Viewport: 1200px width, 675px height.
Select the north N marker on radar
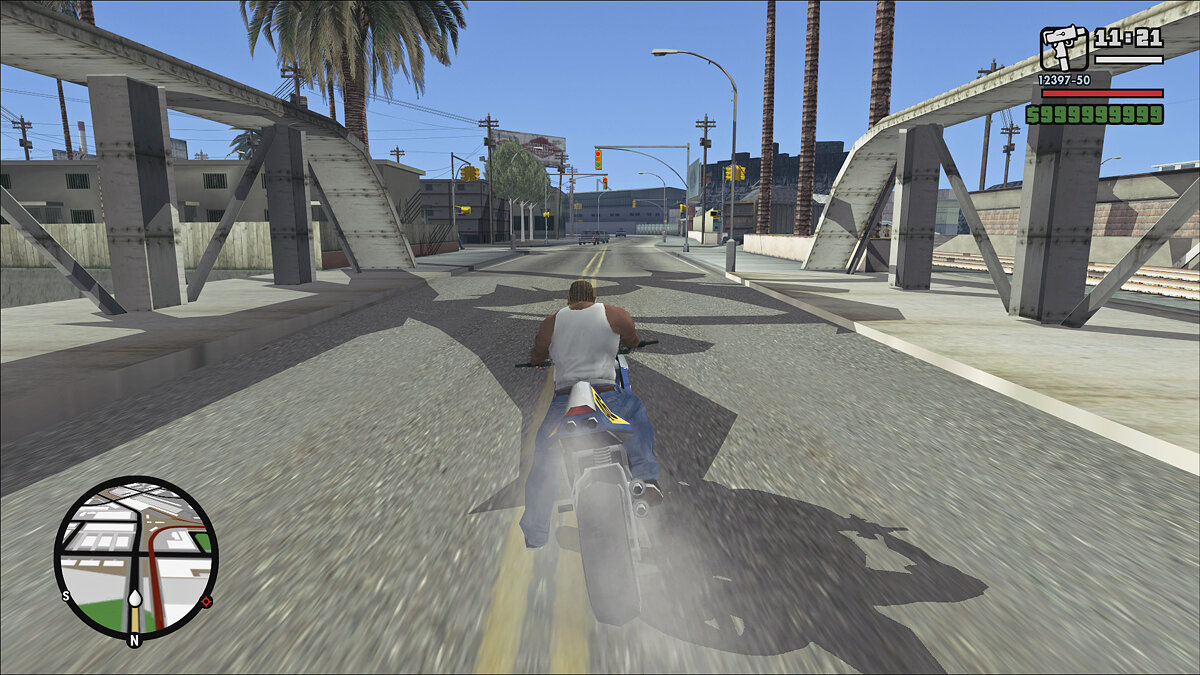pyautogui.click(x=134, y=639)
